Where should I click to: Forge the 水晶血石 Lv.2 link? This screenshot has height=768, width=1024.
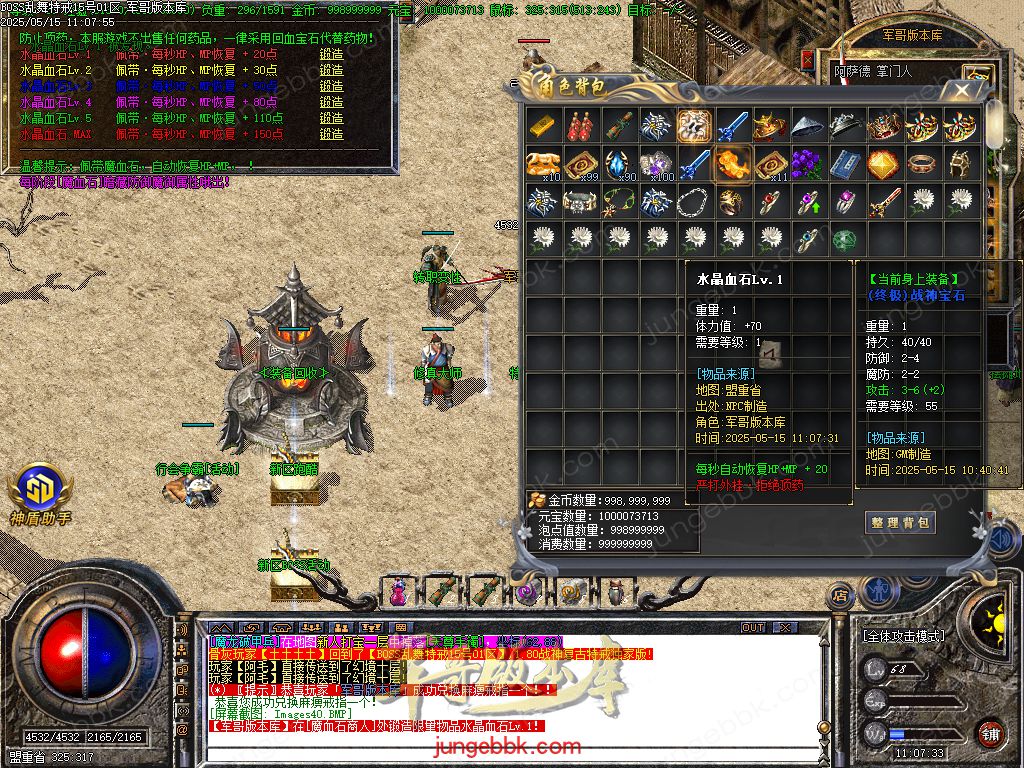pyautogui.click(x=331, y=70)
